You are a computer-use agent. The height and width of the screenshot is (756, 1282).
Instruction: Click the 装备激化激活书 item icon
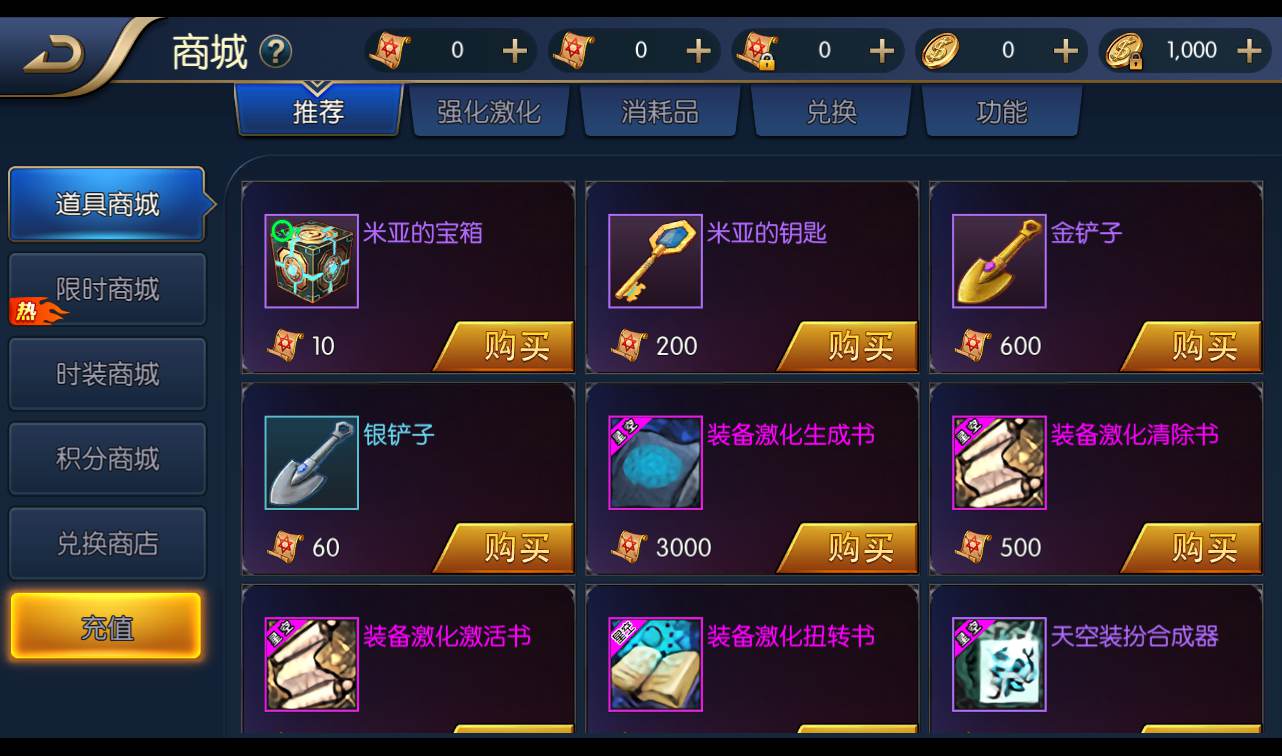pyautogui.click(x=311, y=663)
